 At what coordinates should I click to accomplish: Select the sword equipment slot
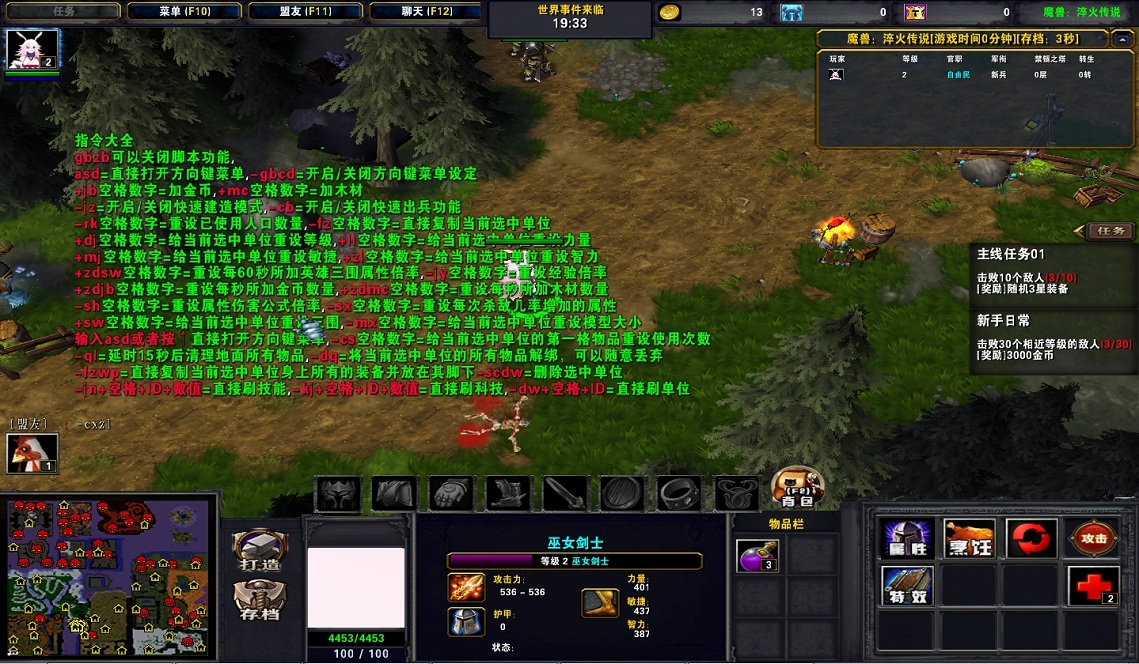565,493
